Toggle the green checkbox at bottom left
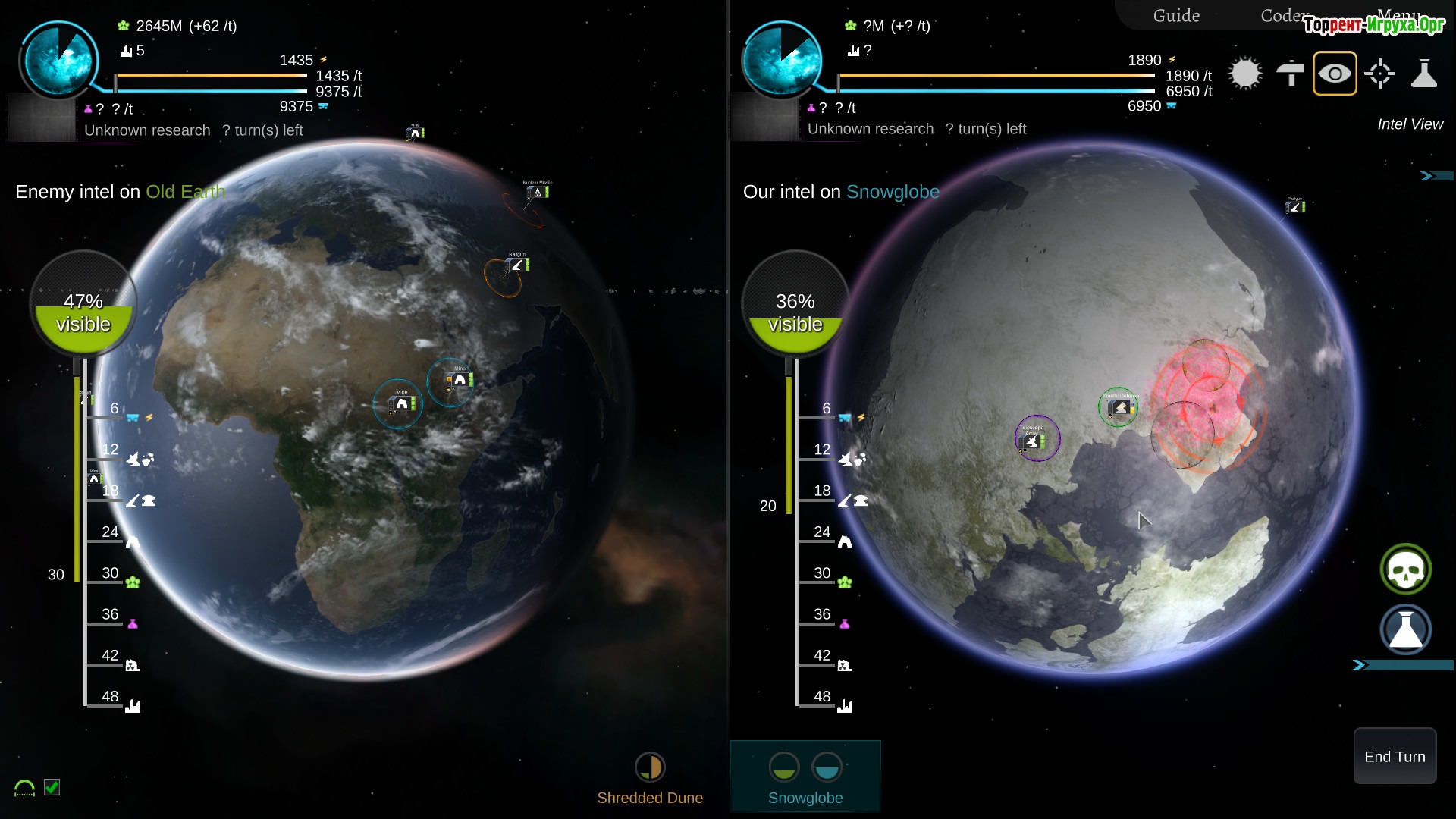This screenshot has height=819, width=1456. point(52,787)
